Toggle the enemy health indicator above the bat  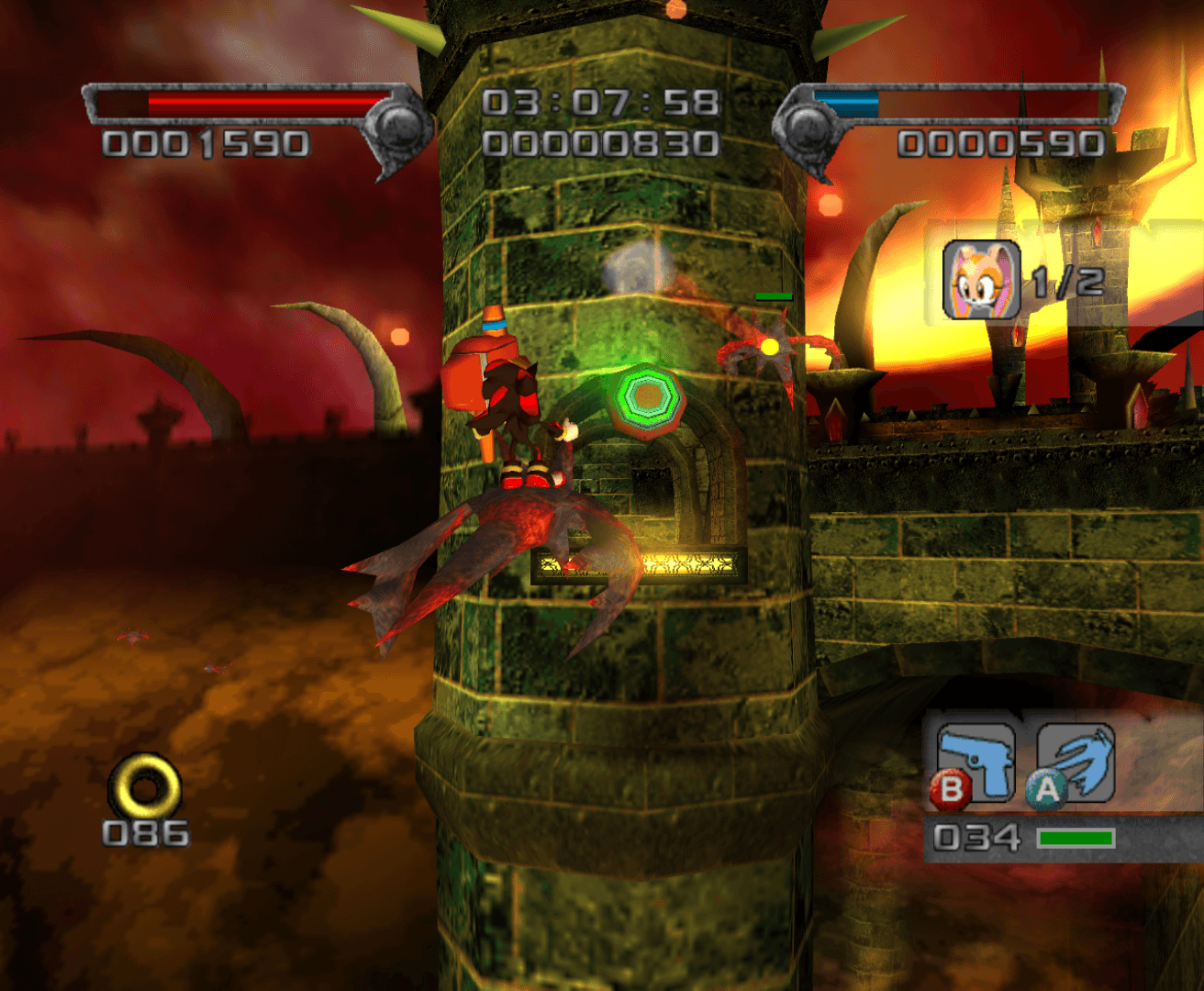773,295
